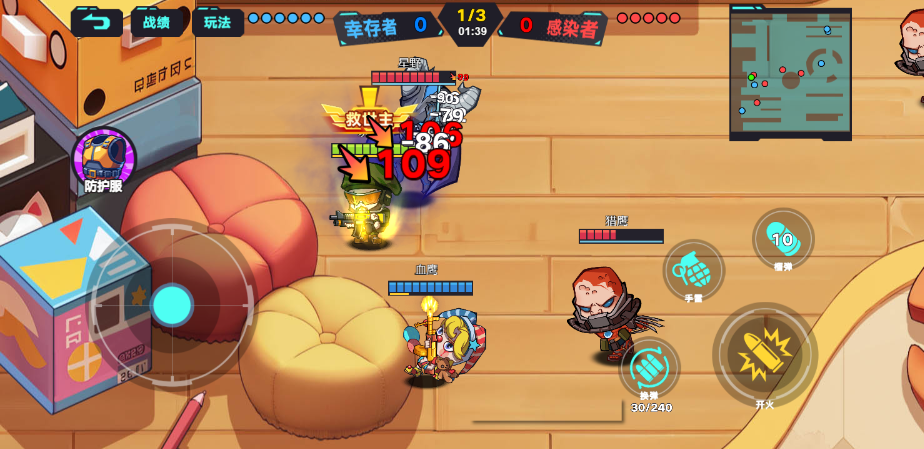Screen dimensions: 924x449
Task: Open the minimap
Action: tap(790, 72)
